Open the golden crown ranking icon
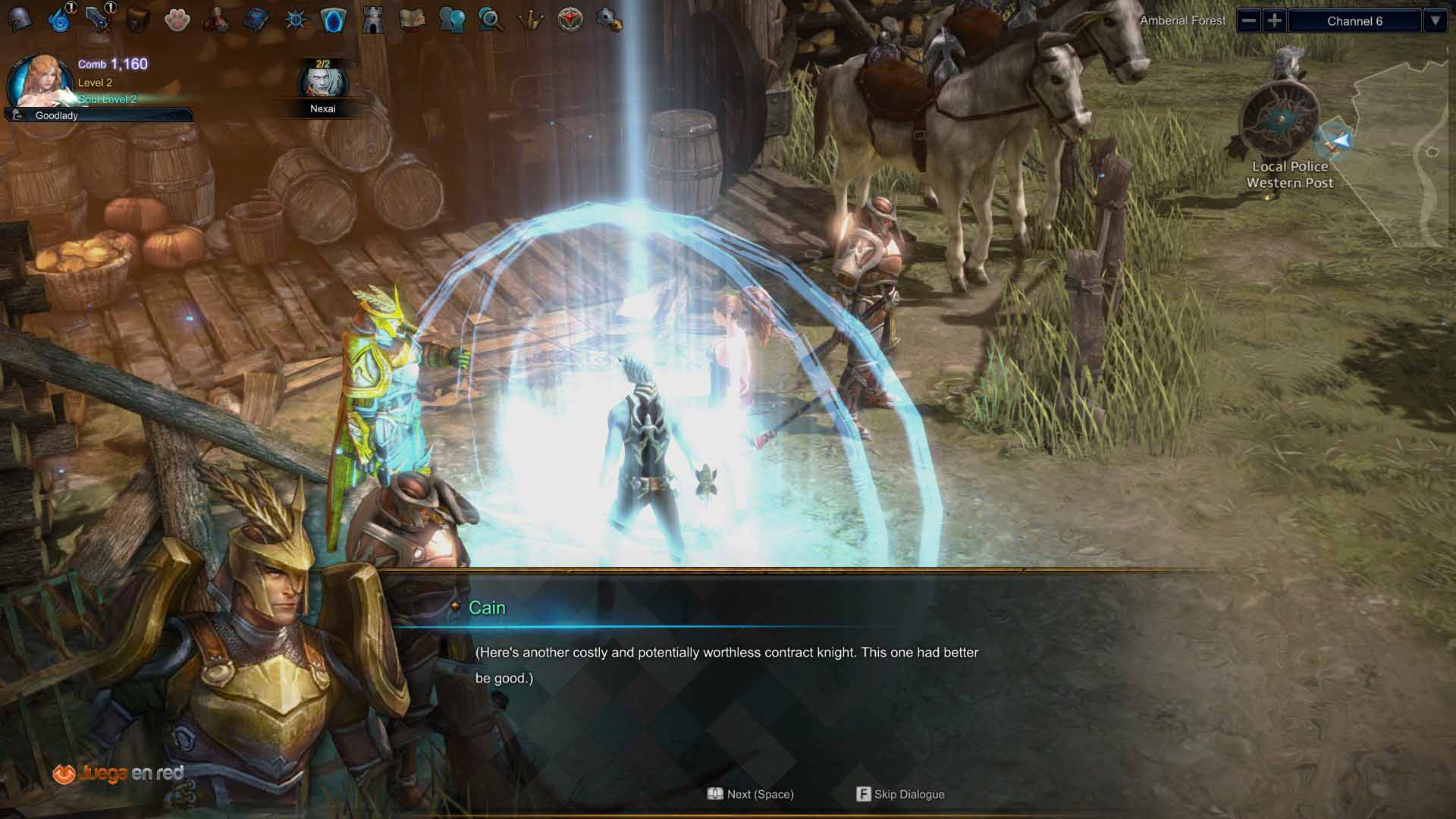Screen dimensions: 1456x819 [x=531, y=20]
